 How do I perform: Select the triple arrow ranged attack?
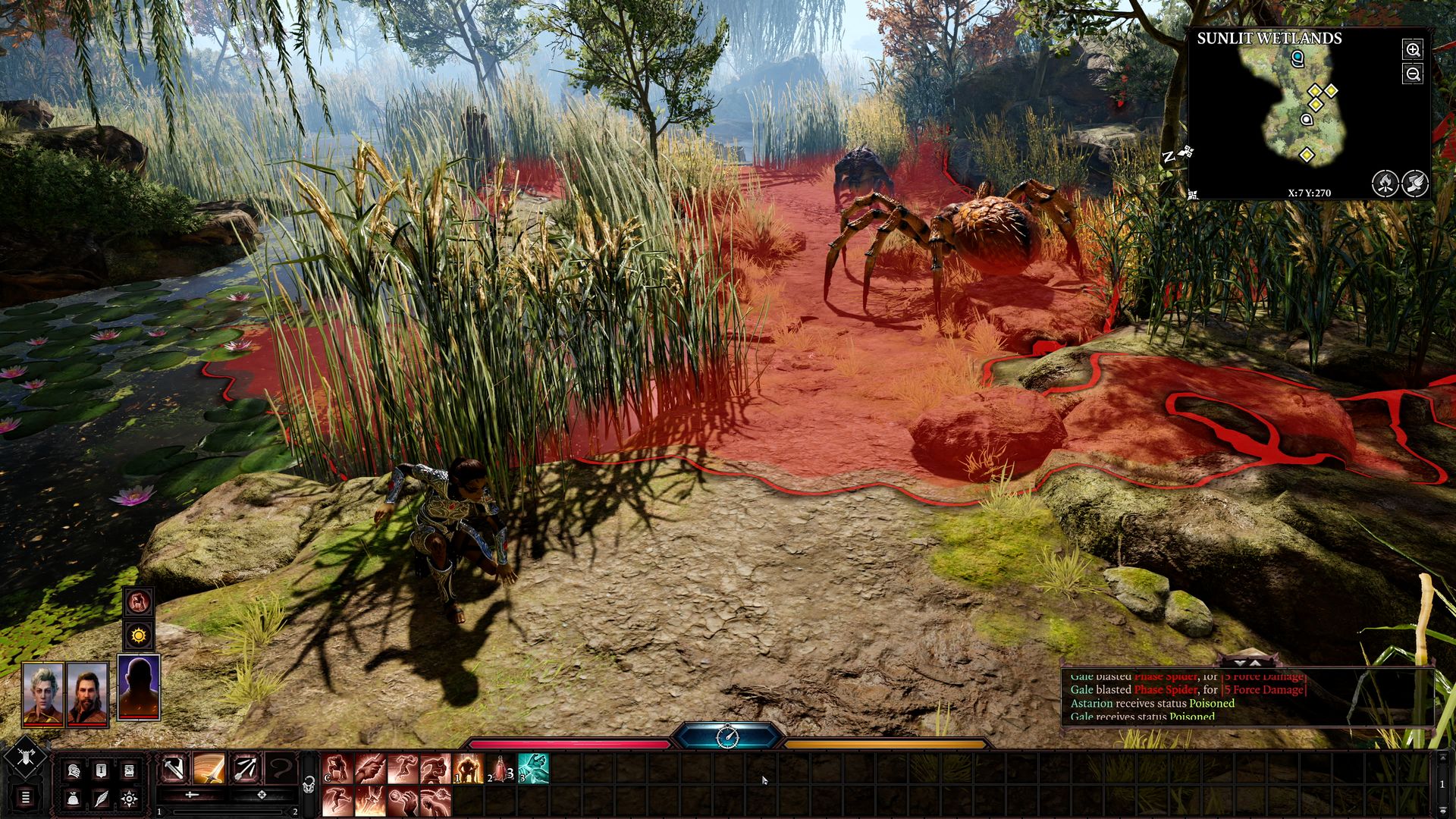246,769
